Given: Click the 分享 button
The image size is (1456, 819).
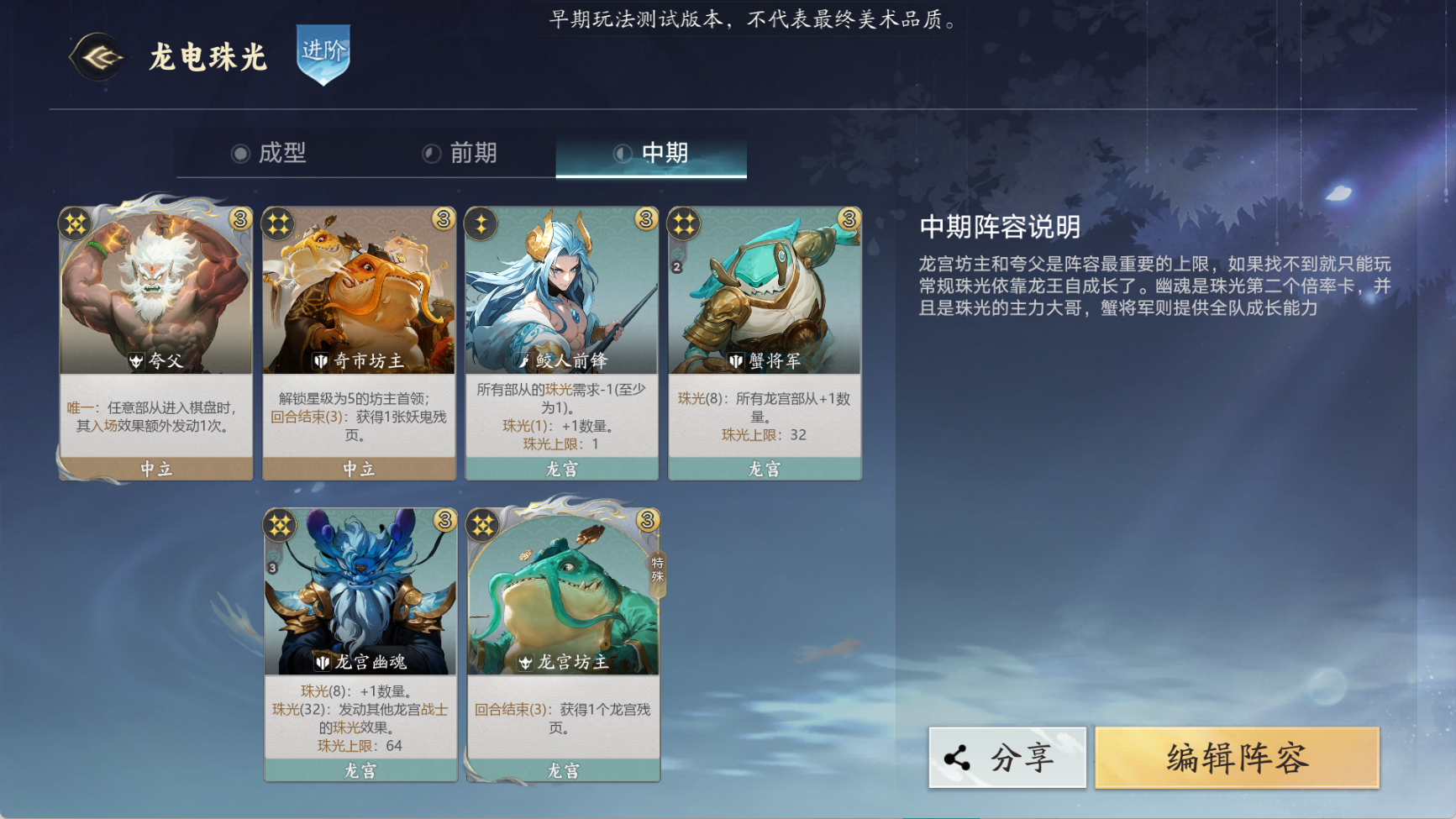Looking at the screenshot, I should pos(1007,755).
